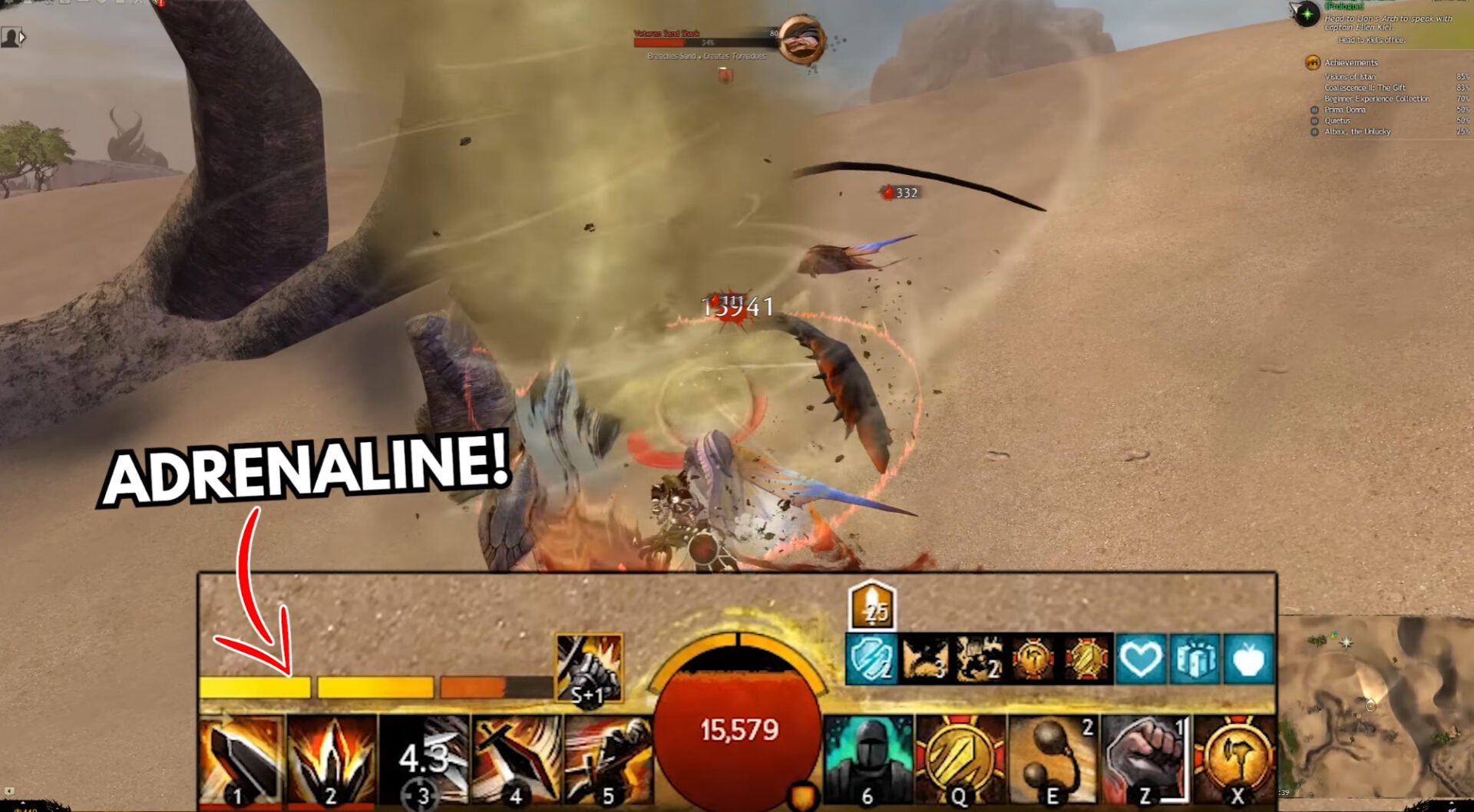Open the Albax, the Unlucky achievement

[x=1358, y=131]
